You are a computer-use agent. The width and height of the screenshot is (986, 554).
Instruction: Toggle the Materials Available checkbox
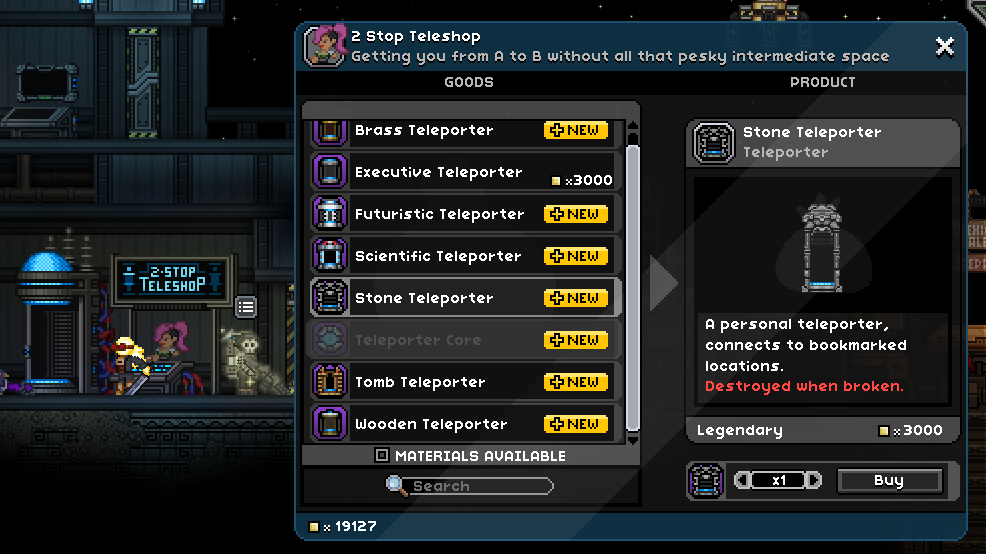tap(382, 456)
